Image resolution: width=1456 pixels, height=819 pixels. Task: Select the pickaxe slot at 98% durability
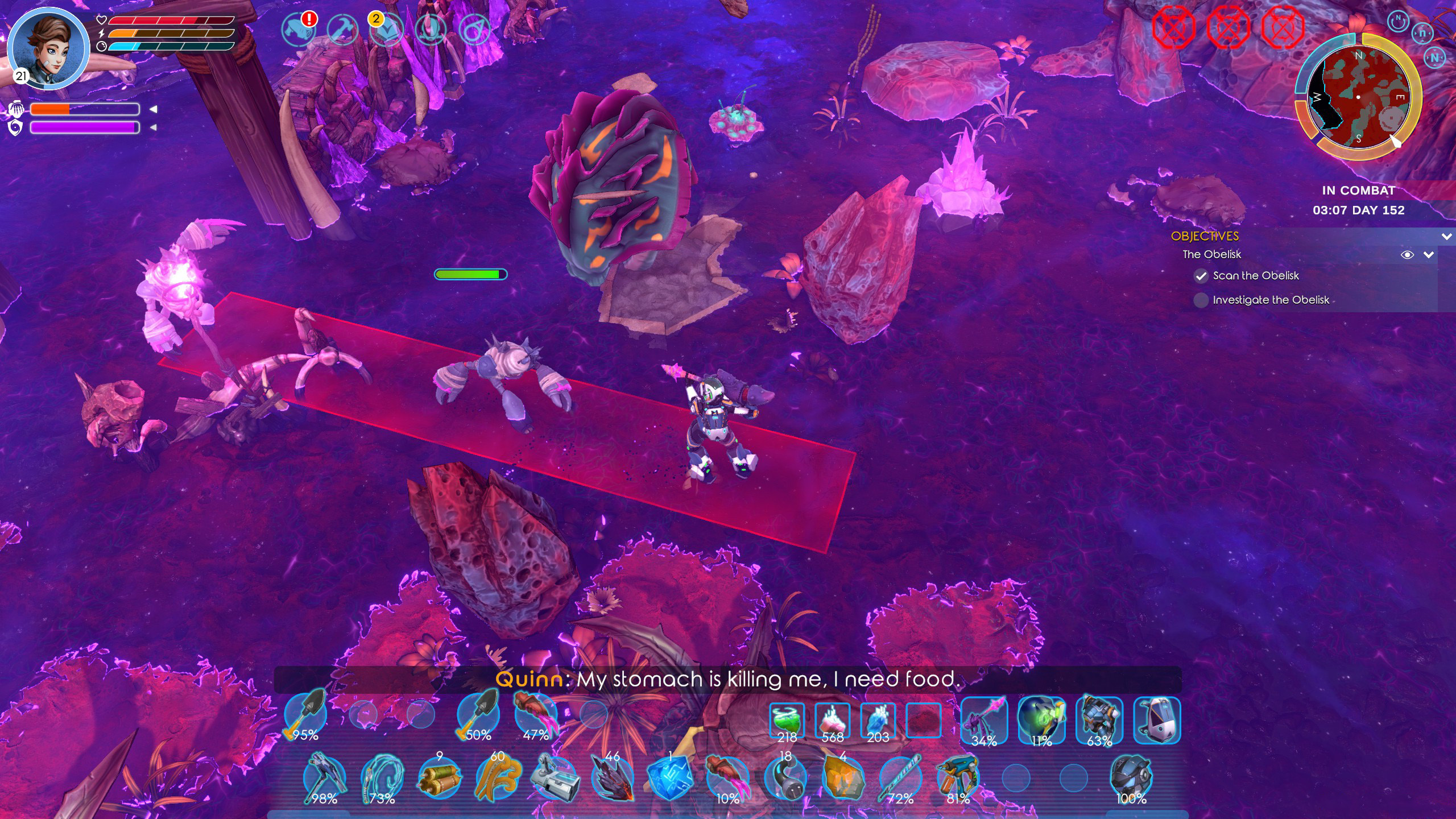point(324,778)
